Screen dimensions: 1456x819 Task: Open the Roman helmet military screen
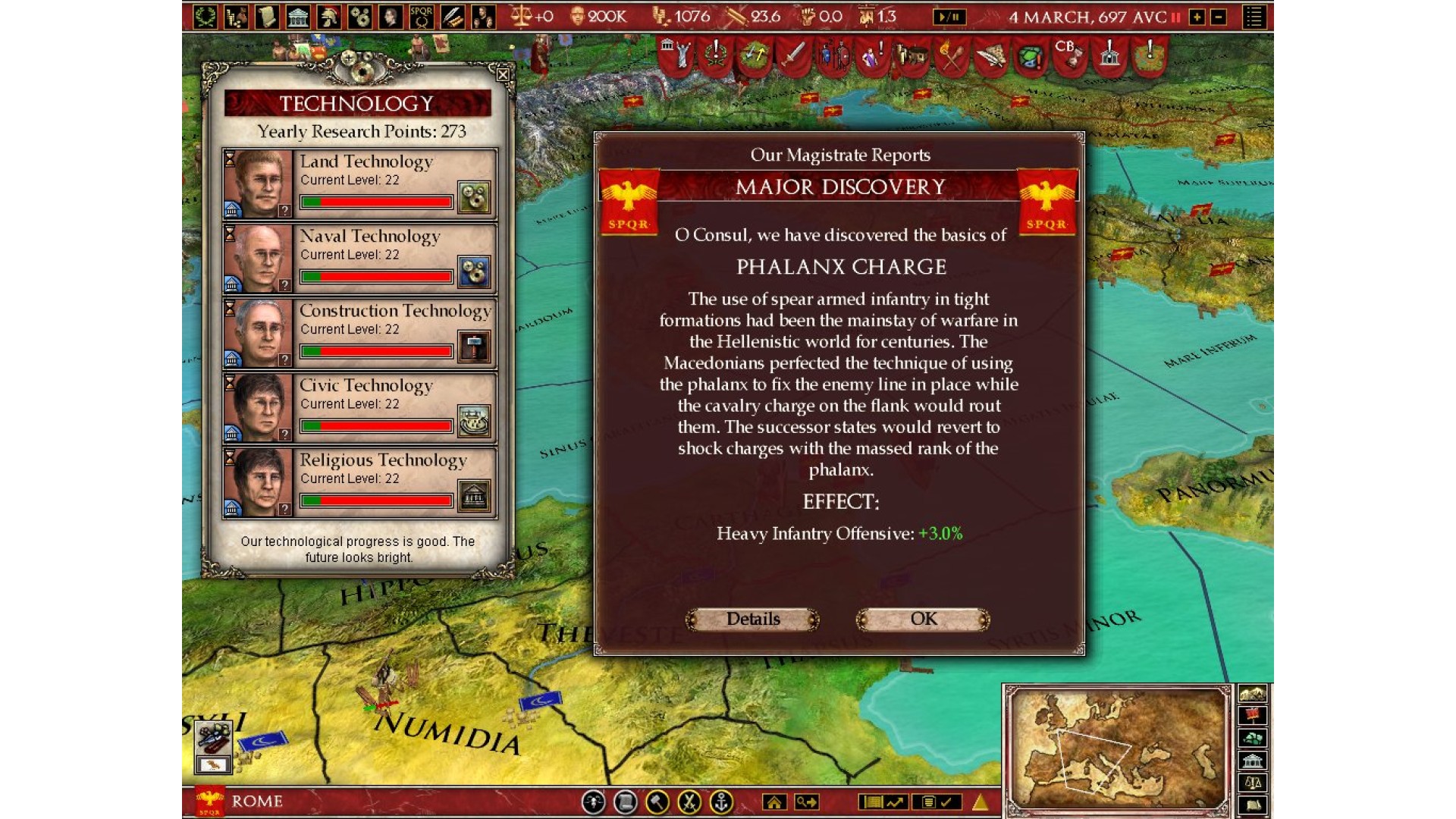[x=329, y=17]
